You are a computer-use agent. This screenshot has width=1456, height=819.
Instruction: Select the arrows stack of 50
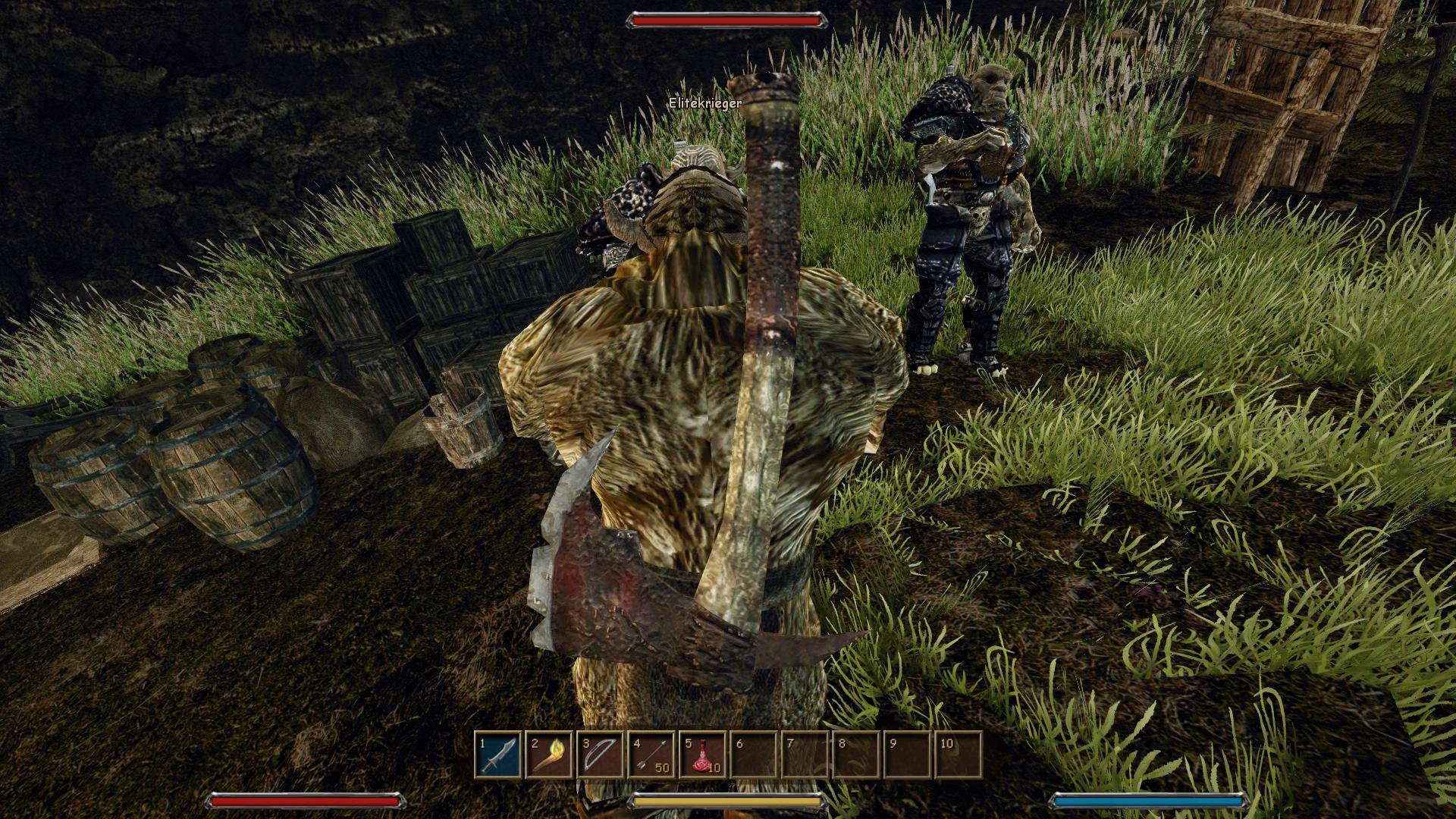point(652,755)
